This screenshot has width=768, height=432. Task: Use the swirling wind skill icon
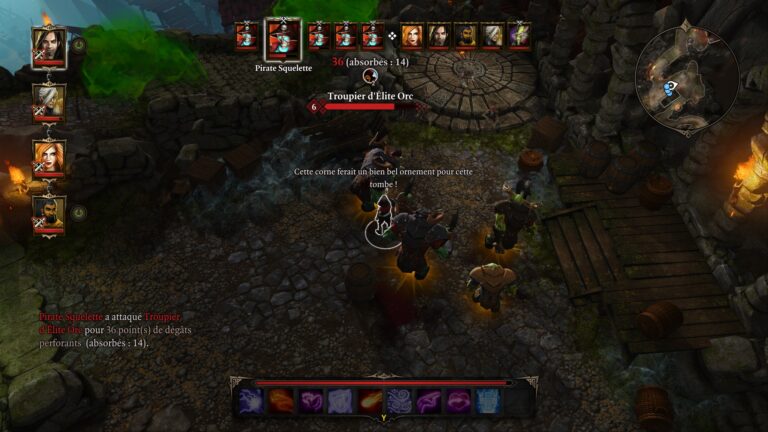tap(399, 401)
